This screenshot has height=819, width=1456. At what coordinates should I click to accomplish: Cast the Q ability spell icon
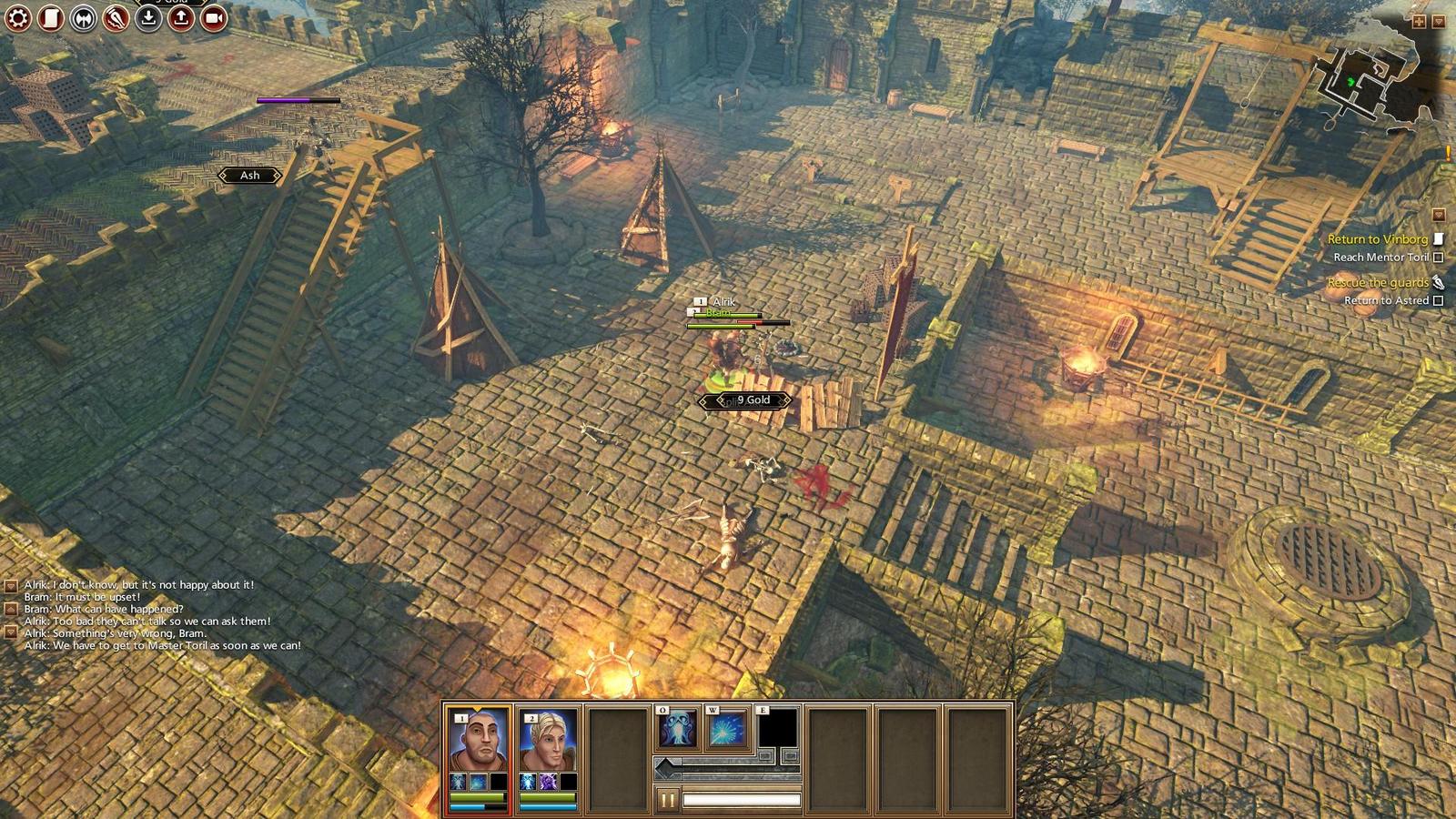tap(678, 730)
